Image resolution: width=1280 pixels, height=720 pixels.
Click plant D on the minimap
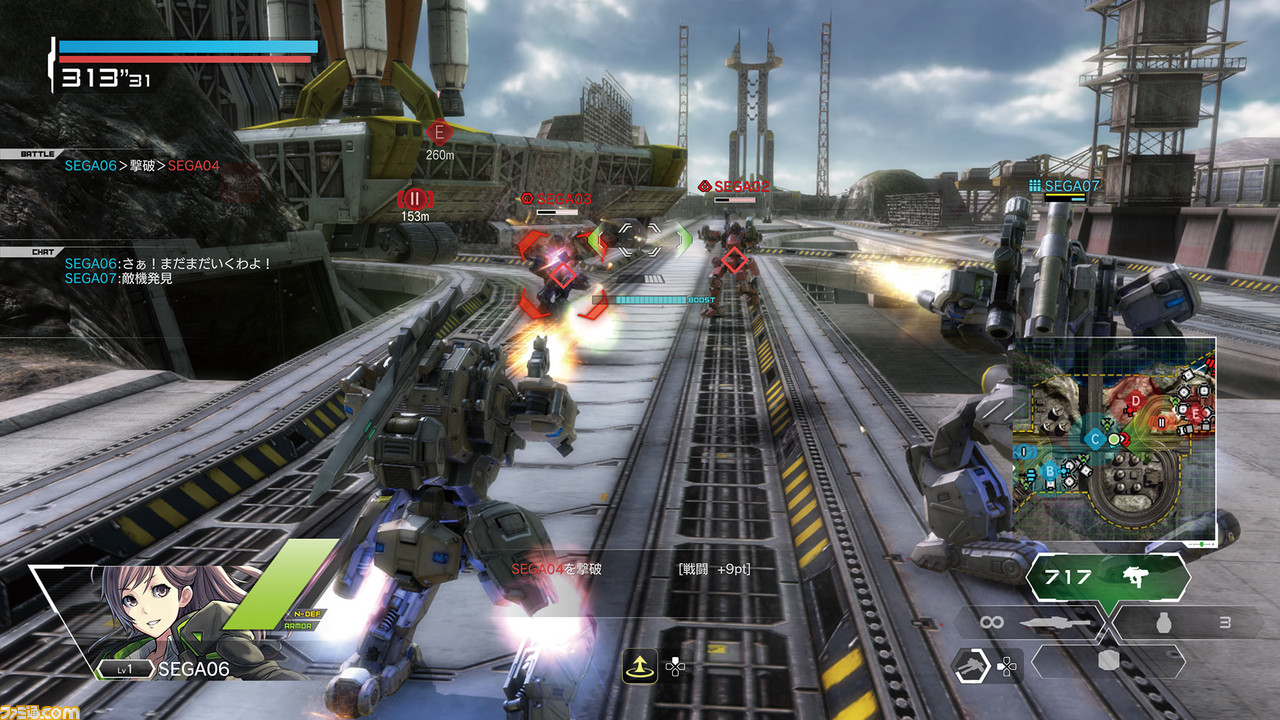[x=1136, y=401]
